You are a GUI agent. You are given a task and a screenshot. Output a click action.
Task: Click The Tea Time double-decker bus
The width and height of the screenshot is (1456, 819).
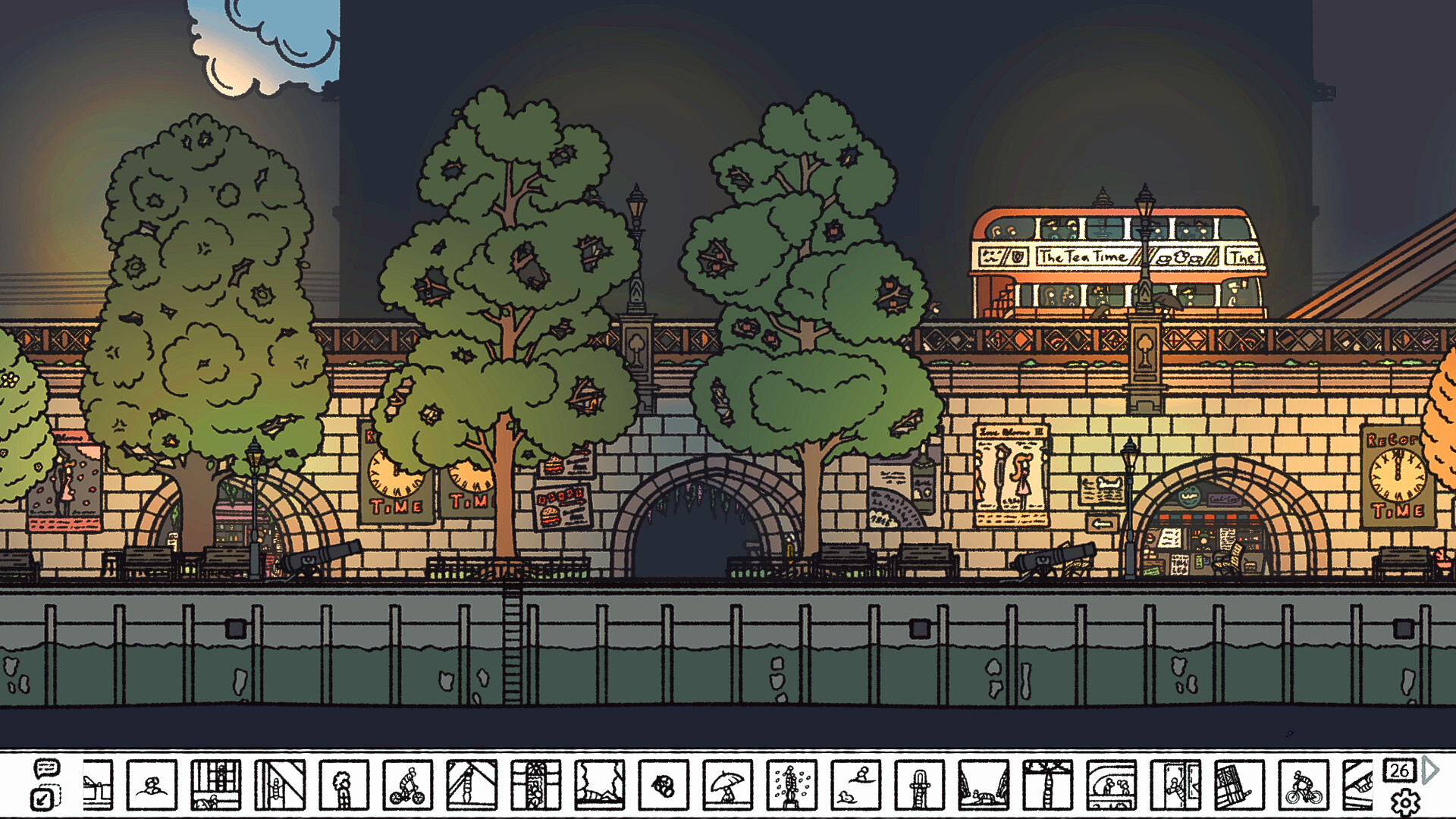[1100, 258]
